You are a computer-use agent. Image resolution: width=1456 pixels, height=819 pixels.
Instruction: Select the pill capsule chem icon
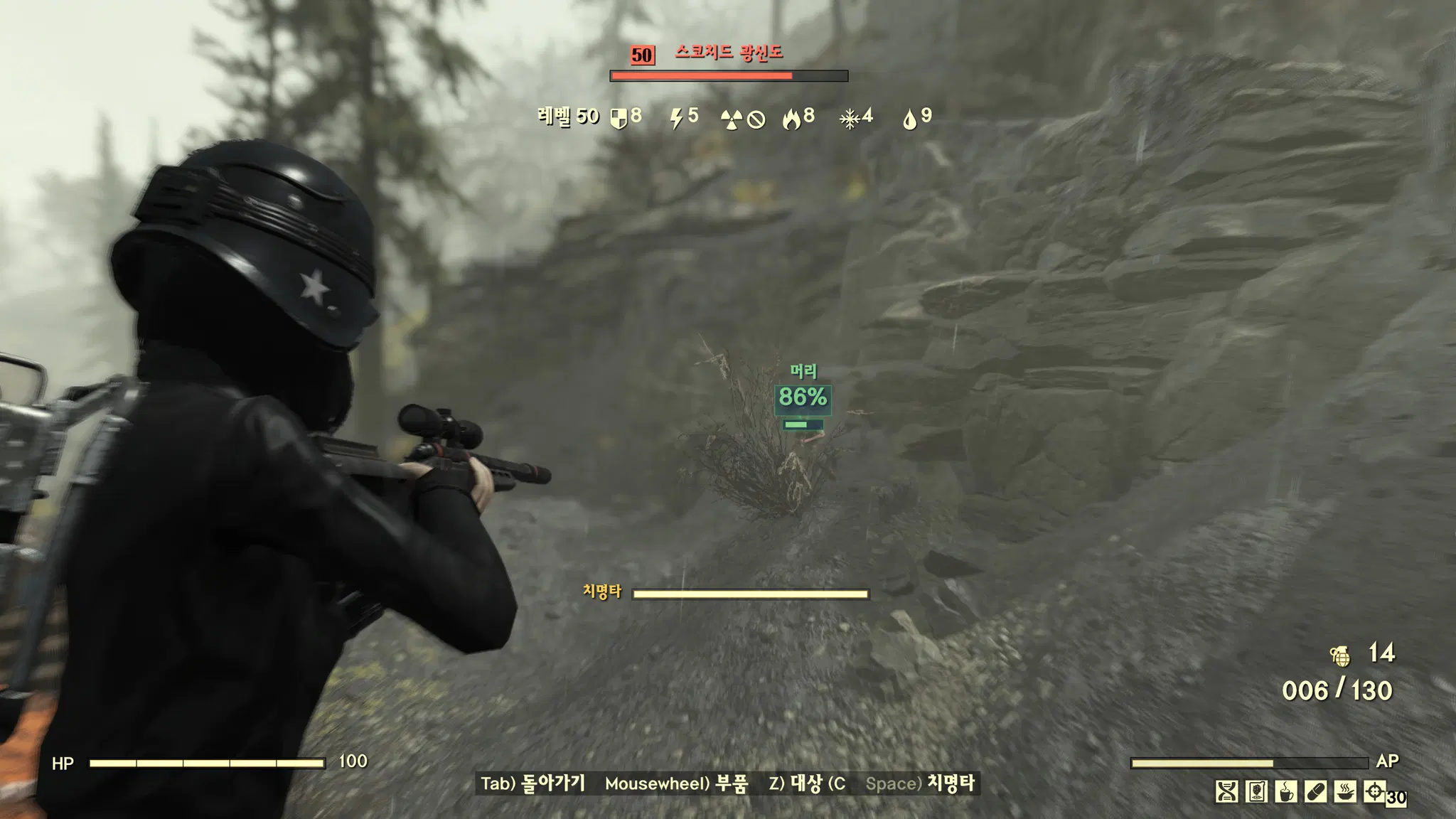click(1315, 791)
